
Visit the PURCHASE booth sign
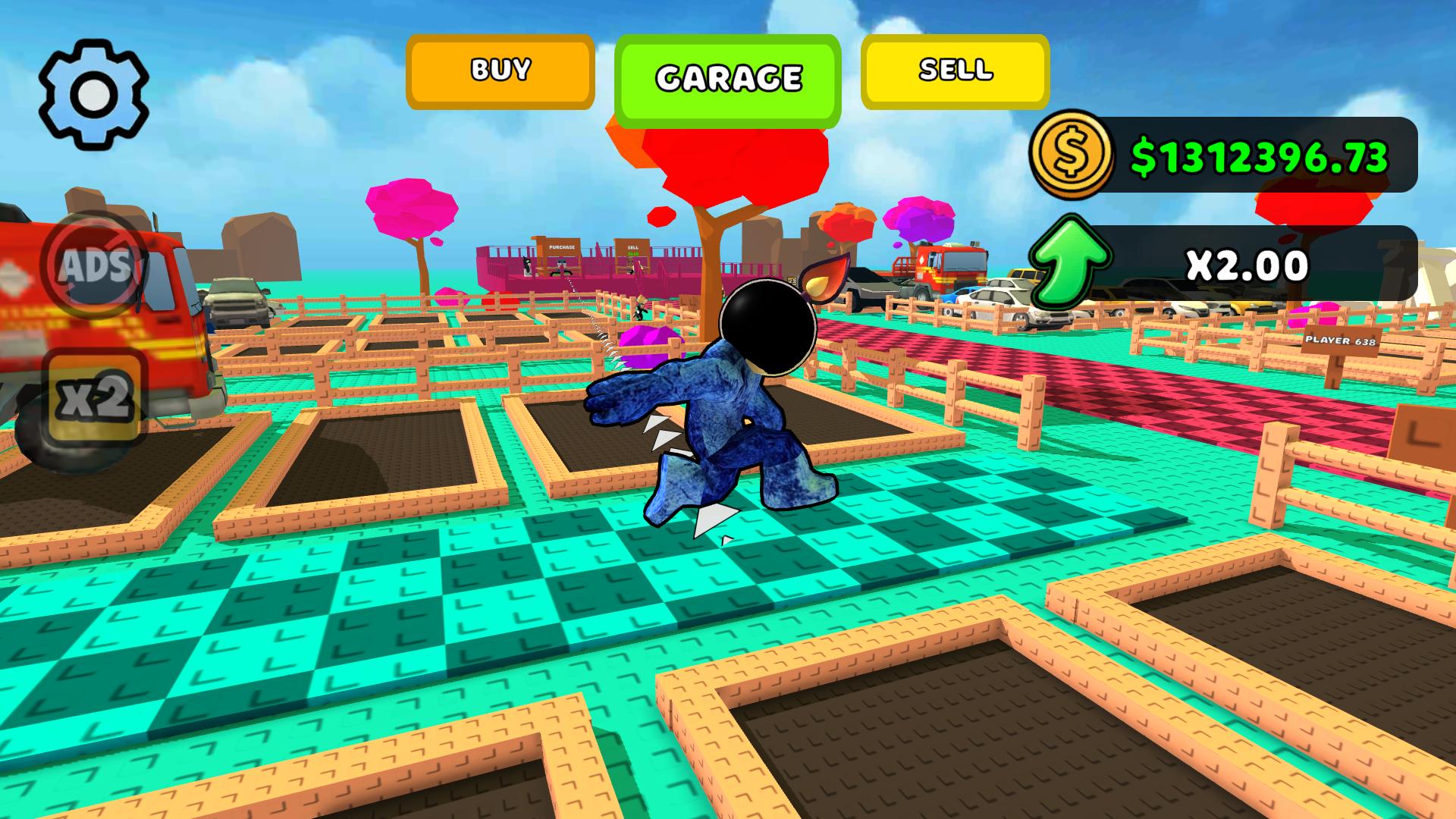(x=561, y=248)
